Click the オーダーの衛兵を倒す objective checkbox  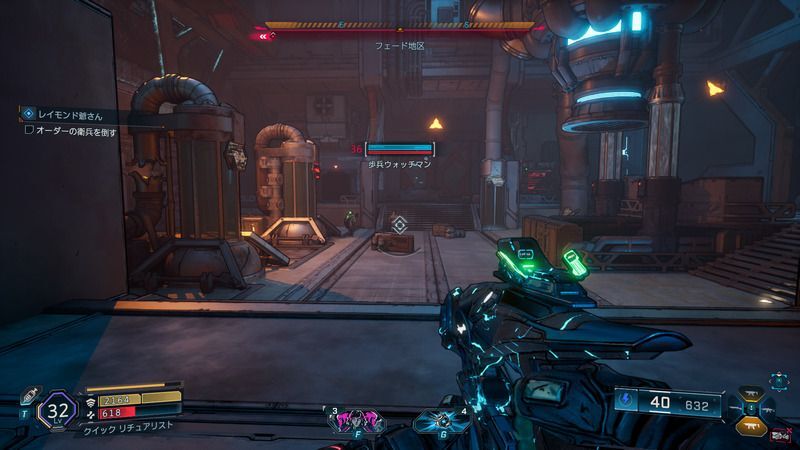point(29,130)
